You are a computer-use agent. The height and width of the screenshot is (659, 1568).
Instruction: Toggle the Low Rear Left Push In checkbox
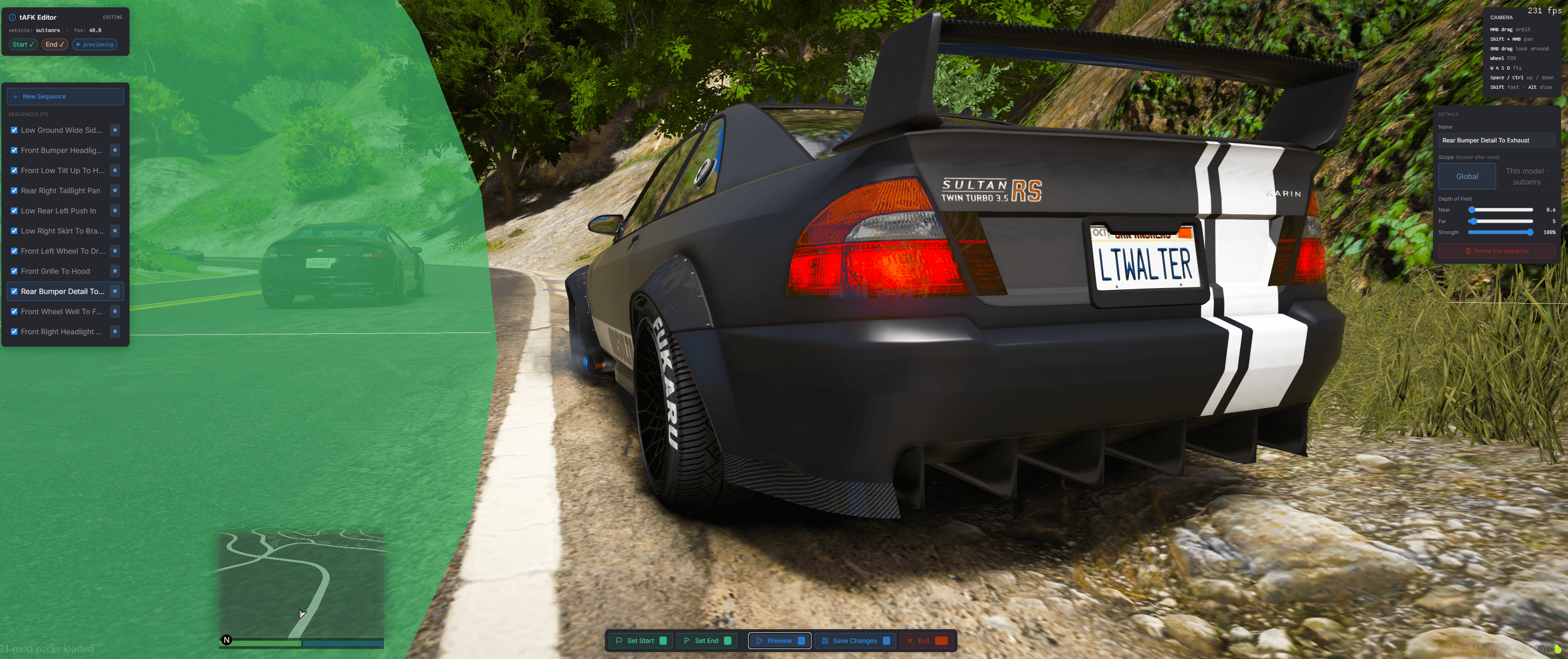tap(14, 211)
